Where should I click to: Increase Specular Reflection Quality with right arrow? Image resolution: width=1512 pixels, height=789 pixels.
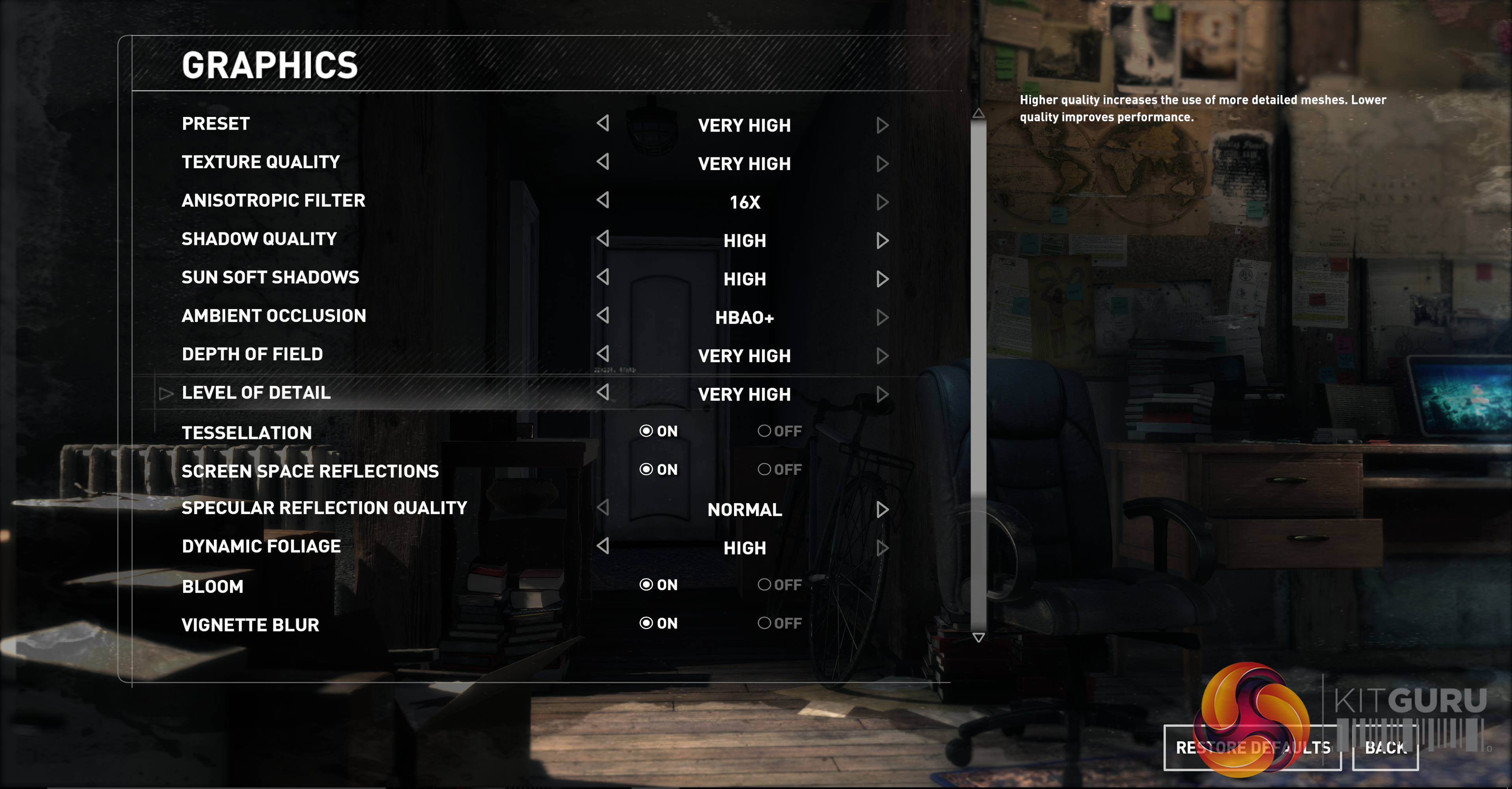coord(882,509)
